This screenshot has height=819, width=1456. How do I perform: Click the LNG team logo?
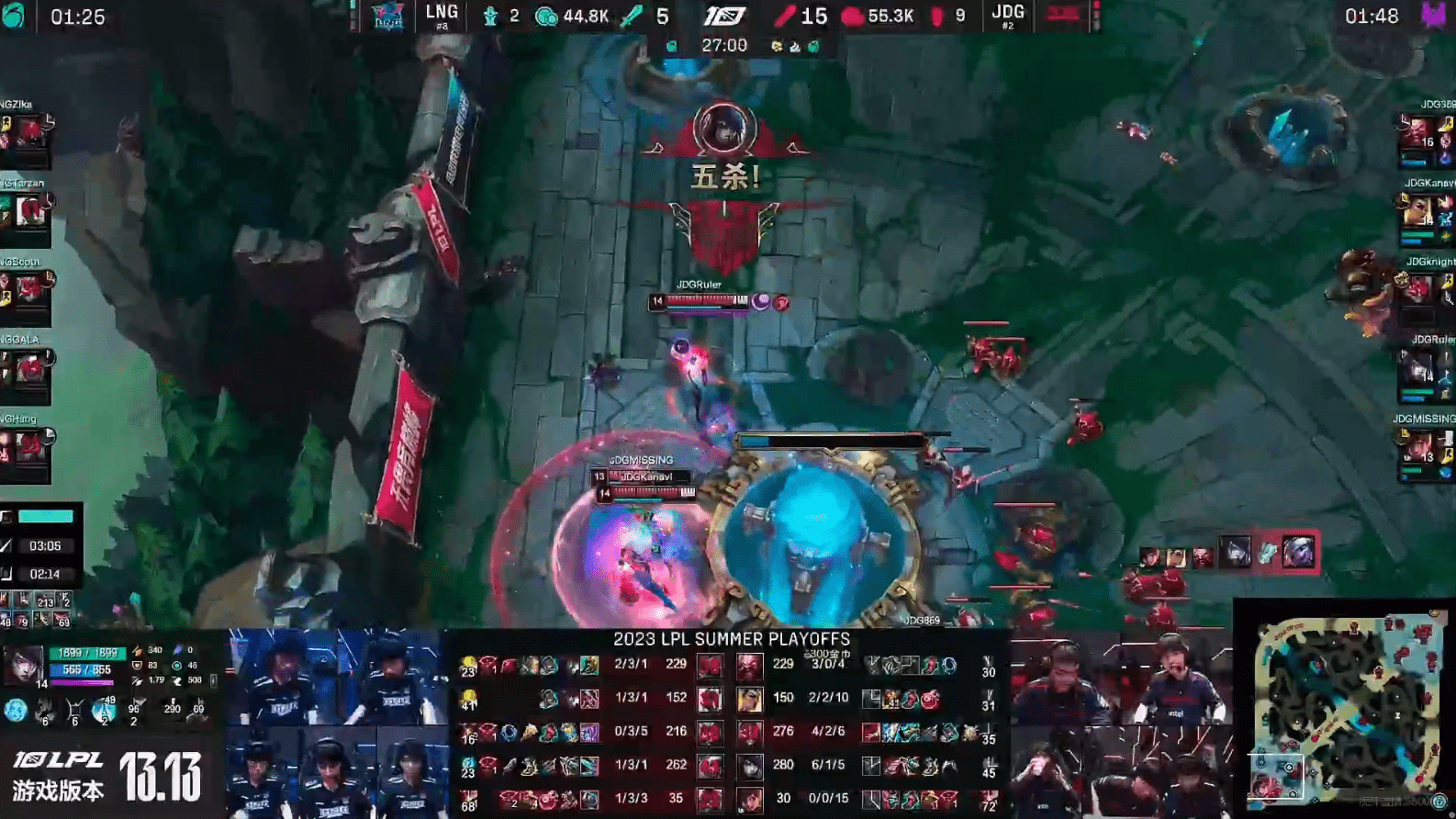pos(386,16)
